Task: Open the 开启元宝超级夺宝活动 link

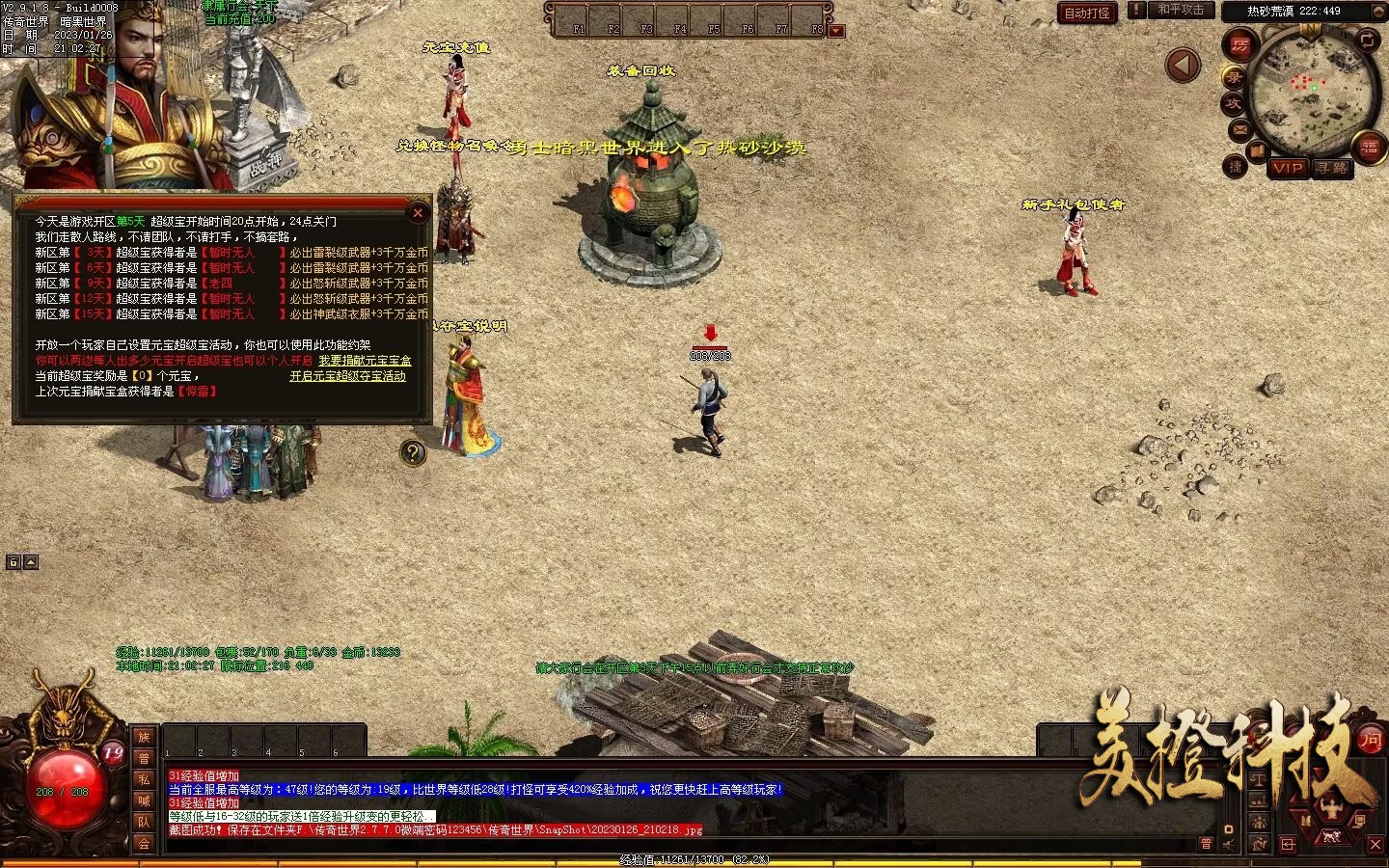Action: point(347,376)
